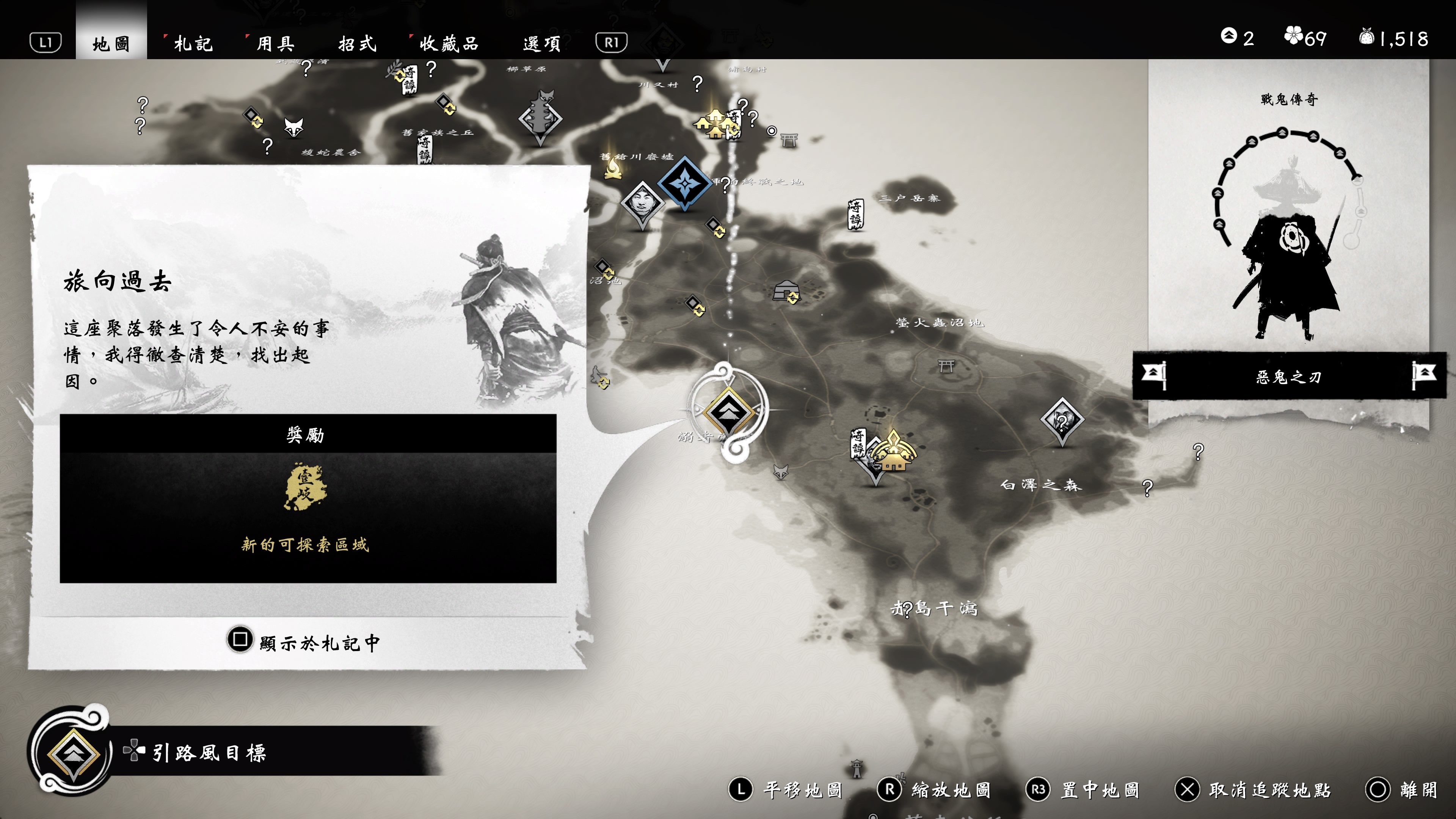Click the 惡鬼之刃 legend rank banner
The height and width of the screenshot is (819, 1456).
tap(1289, 377)
